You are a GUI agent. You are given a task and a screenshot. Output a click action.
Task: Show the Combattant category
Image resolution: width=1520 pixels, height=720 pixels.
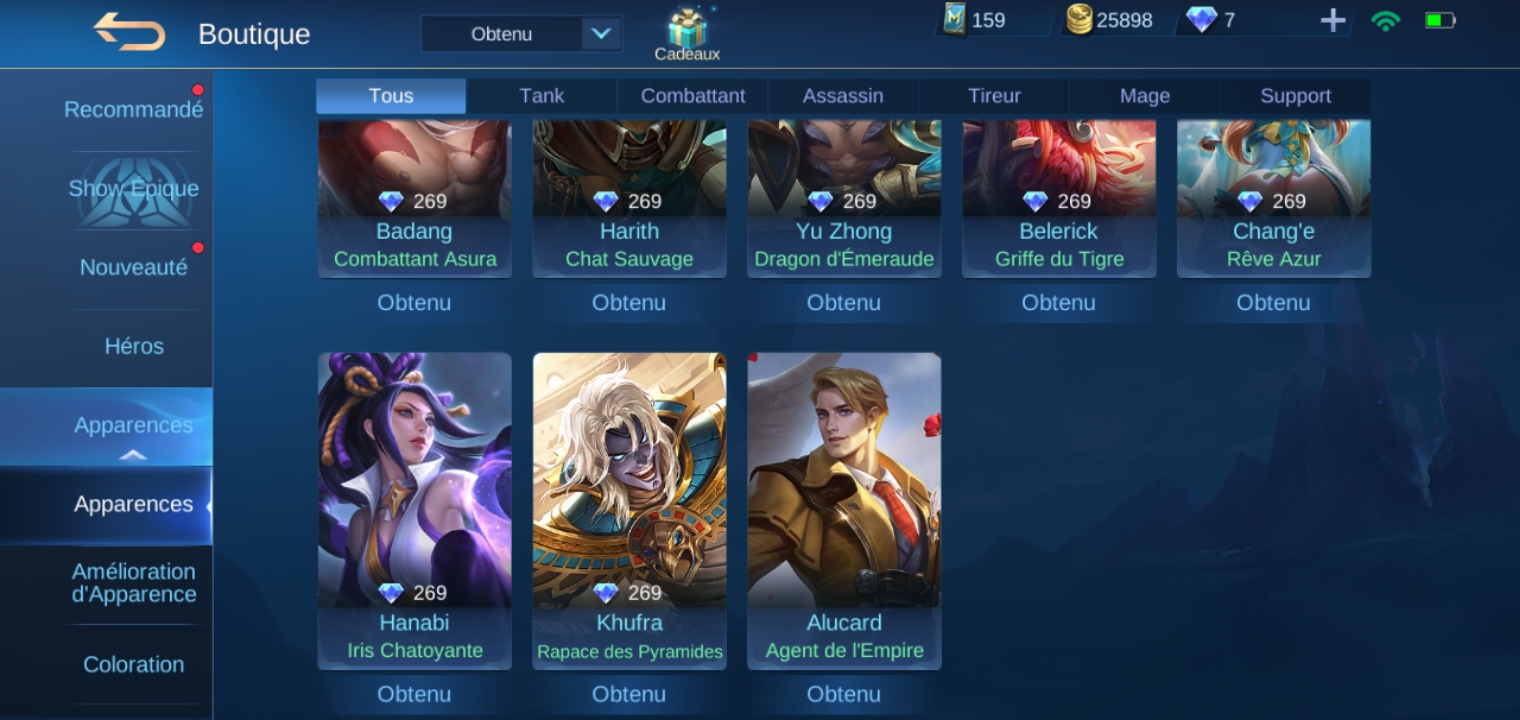(692, 96)
